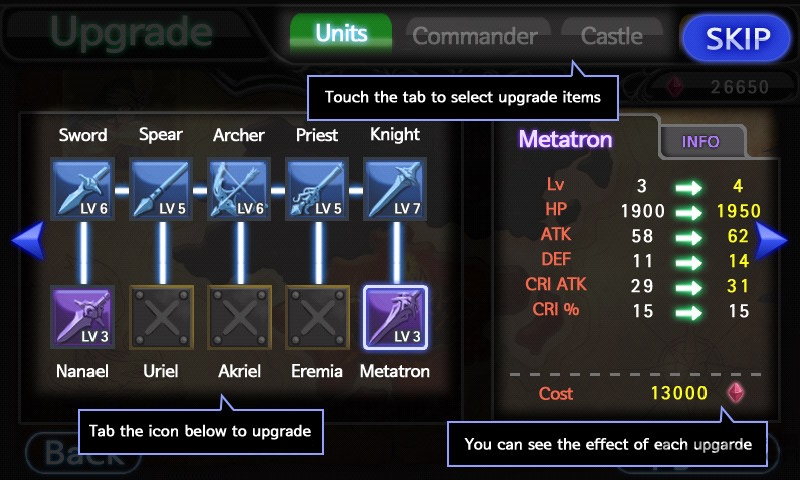Viewport: 800px width, 480px height.
Task: Open the Commander tab
Action: point(474,37)
